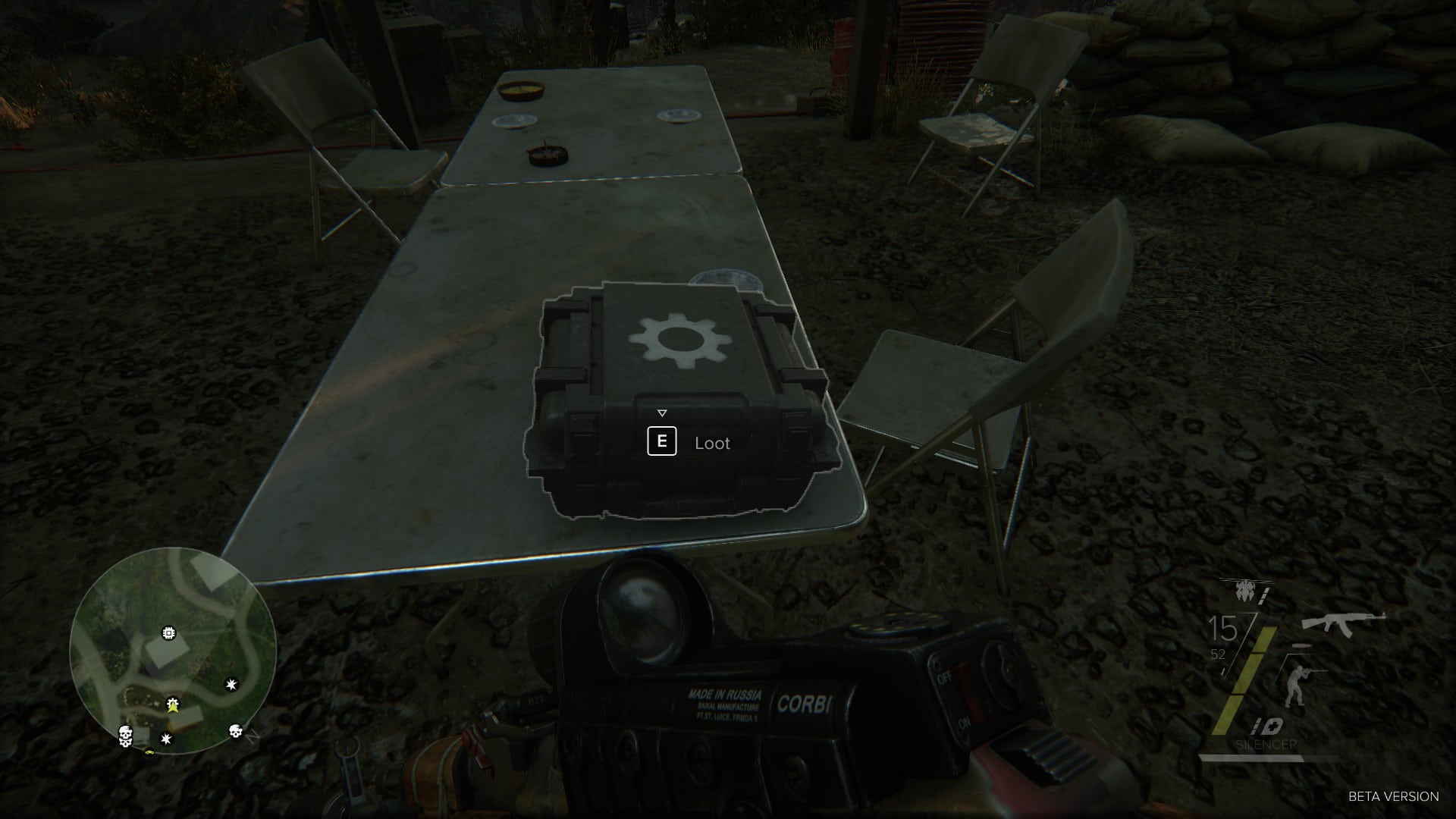Viewport: 1456px width, 819px height.
Task: Click the gear marker under the player arrow
Action: click(173, 703)
